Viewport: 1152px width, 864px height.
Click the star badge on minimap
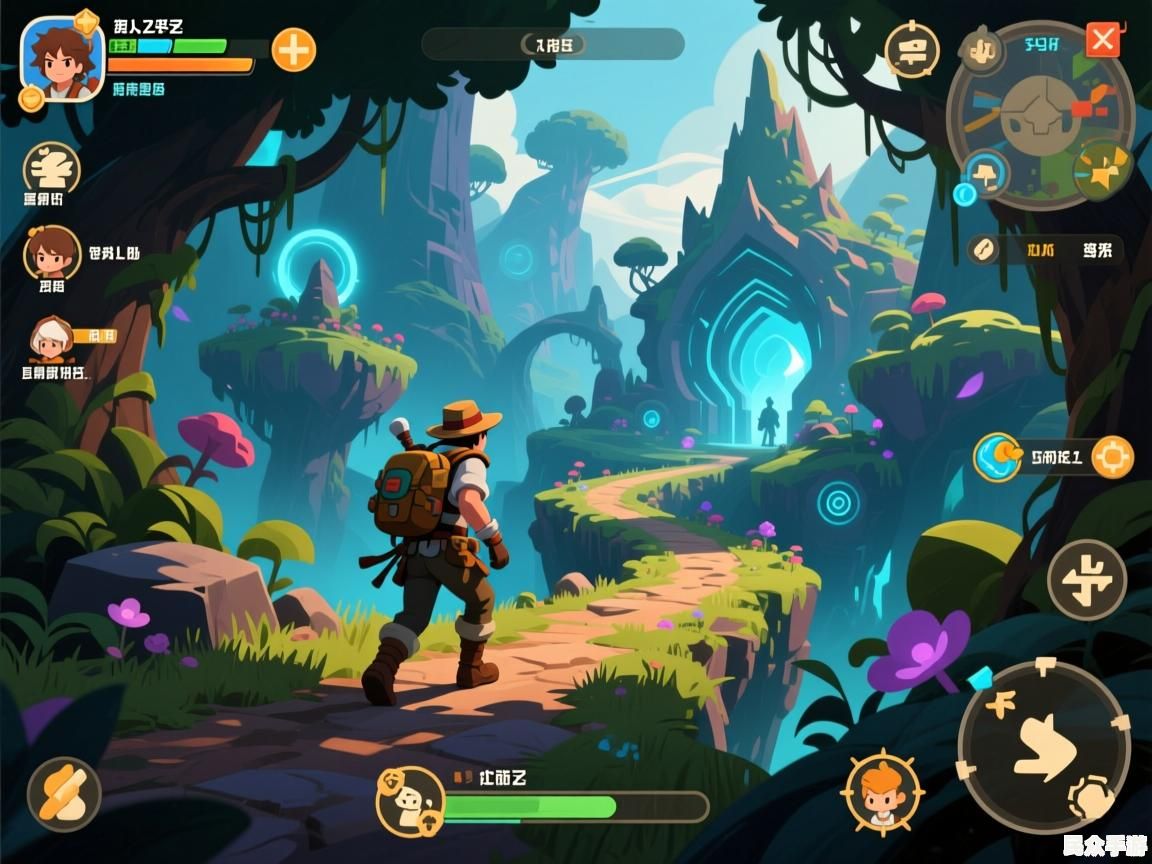(1102, 171)
